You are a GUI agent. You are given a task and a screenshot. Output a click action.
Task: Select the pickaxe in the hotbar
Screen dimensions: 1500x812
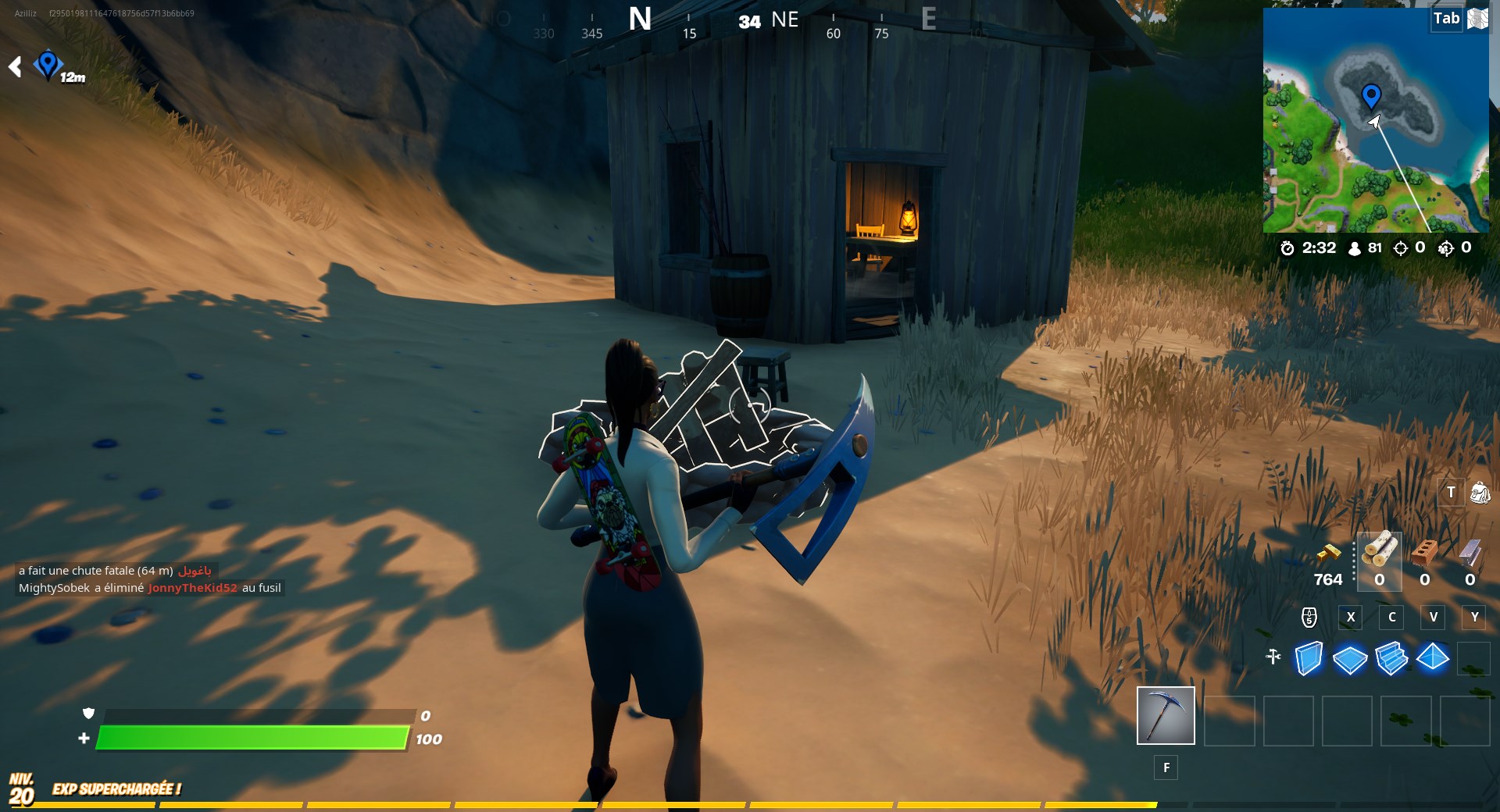1165,715
